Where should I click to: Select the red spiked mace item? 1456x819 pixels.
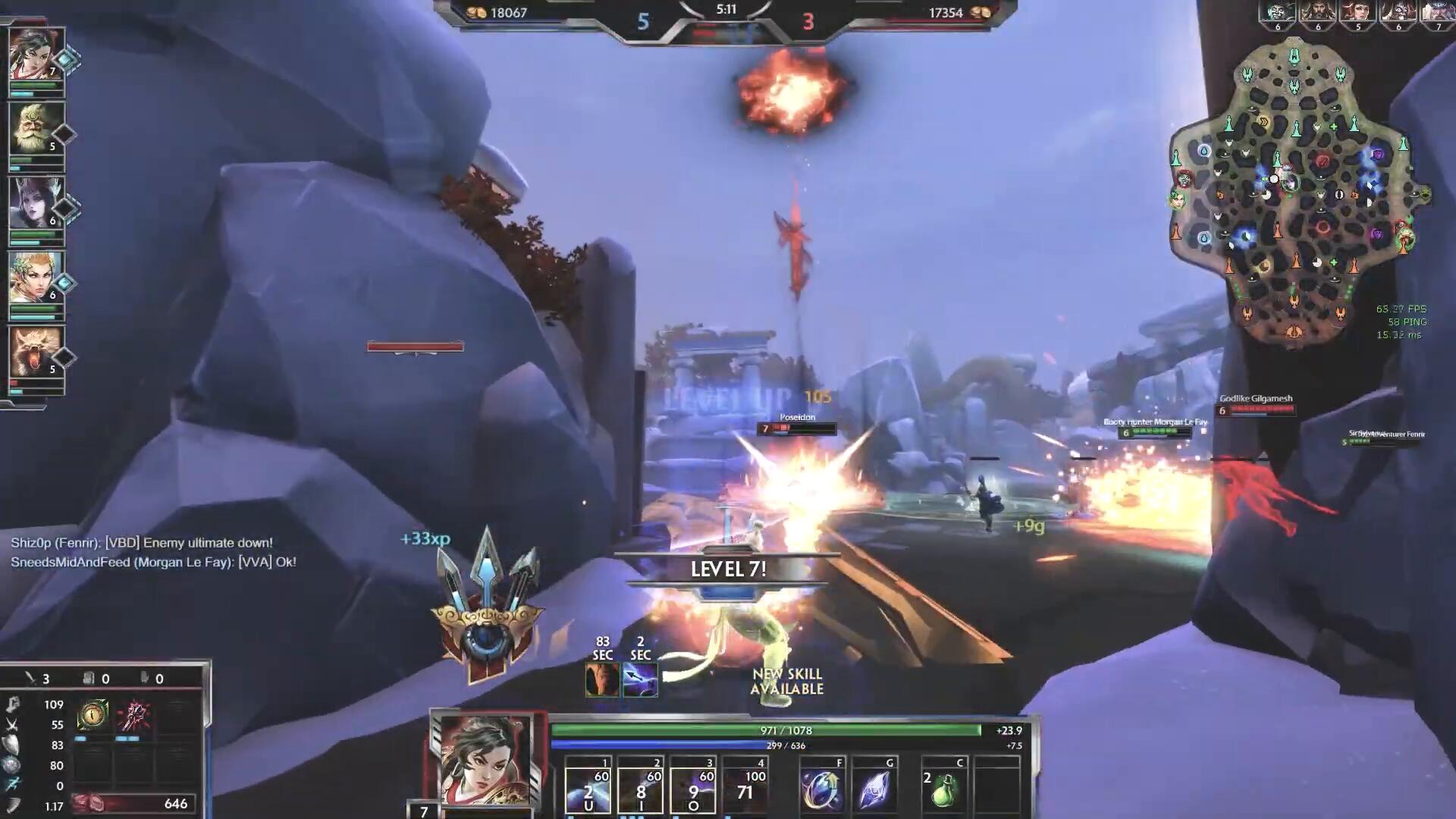coord(134,714)
